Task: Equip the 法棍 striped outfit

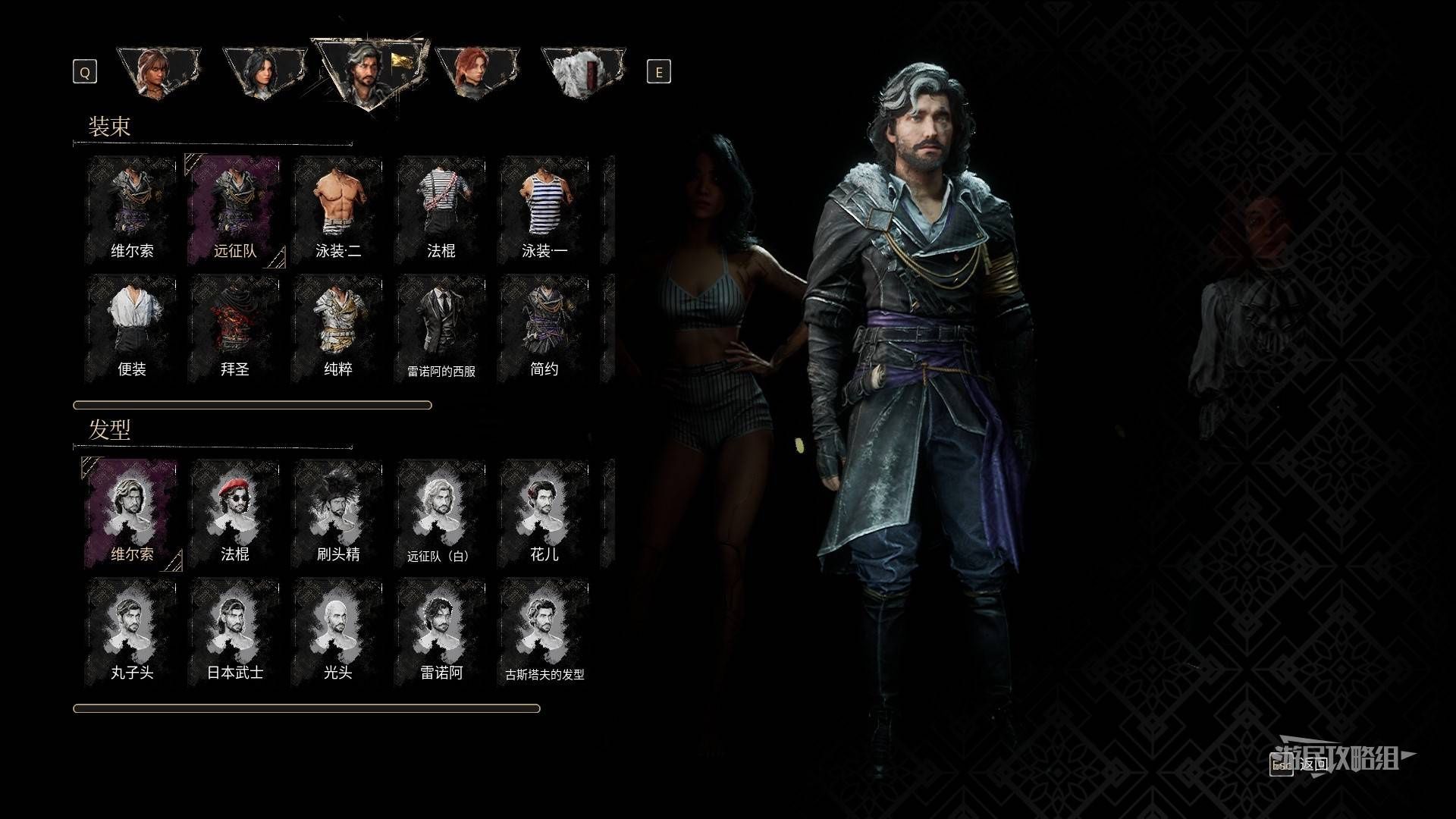Action: pos(441,209)
